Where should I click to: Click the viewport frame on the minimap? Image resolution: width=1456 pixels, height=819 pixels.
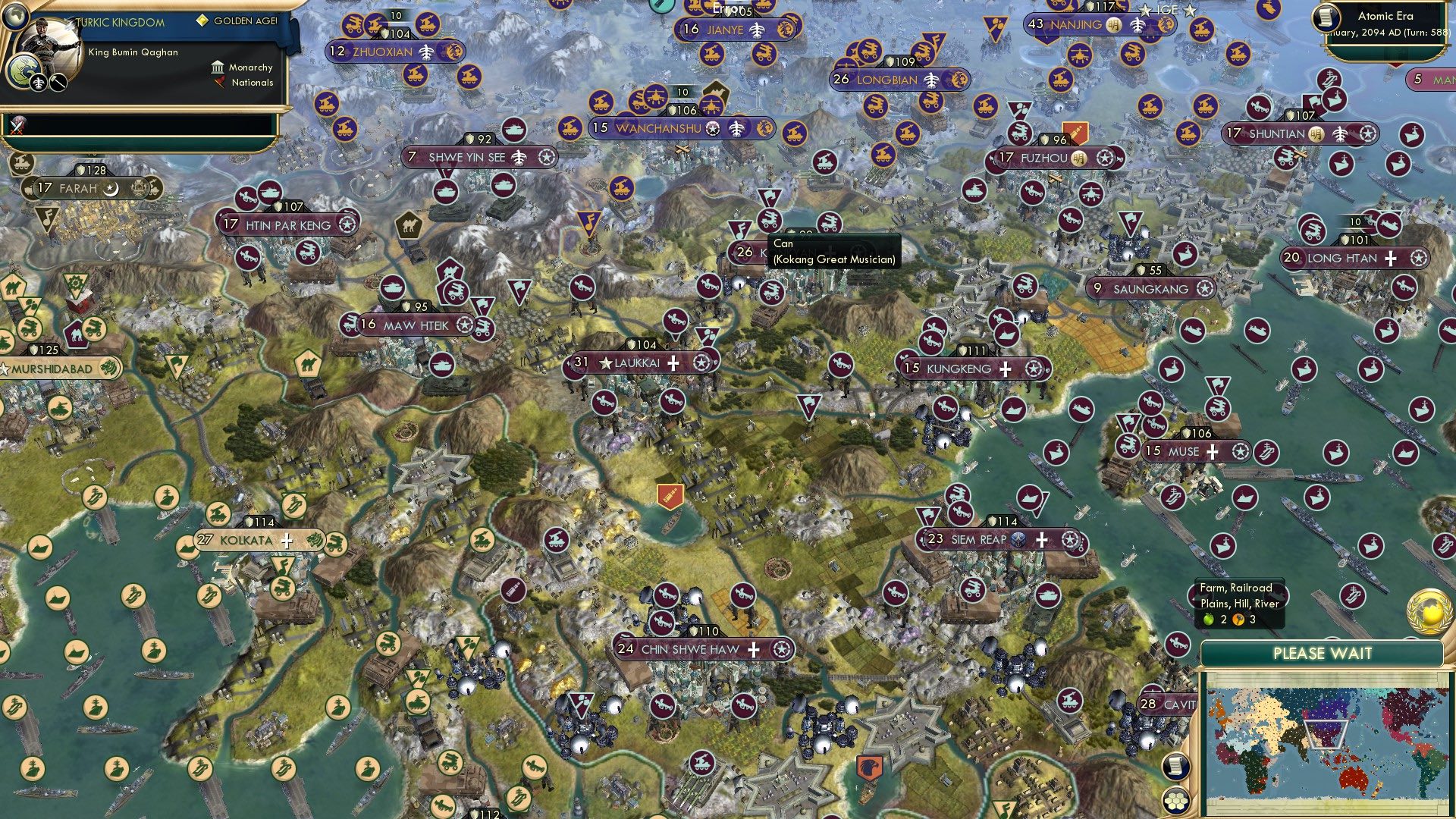click(1326, 735)
